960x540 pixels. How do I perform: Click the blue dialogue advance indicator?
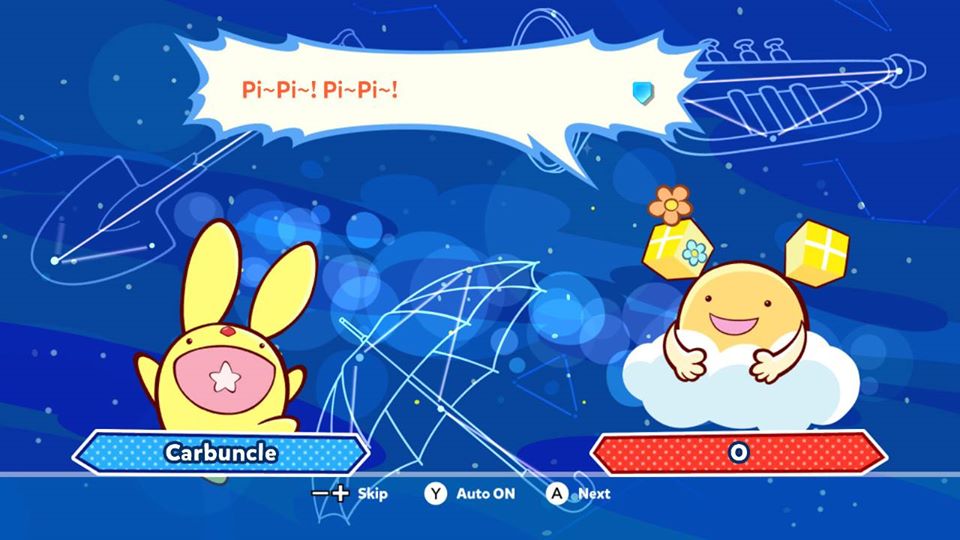[642, 93]
